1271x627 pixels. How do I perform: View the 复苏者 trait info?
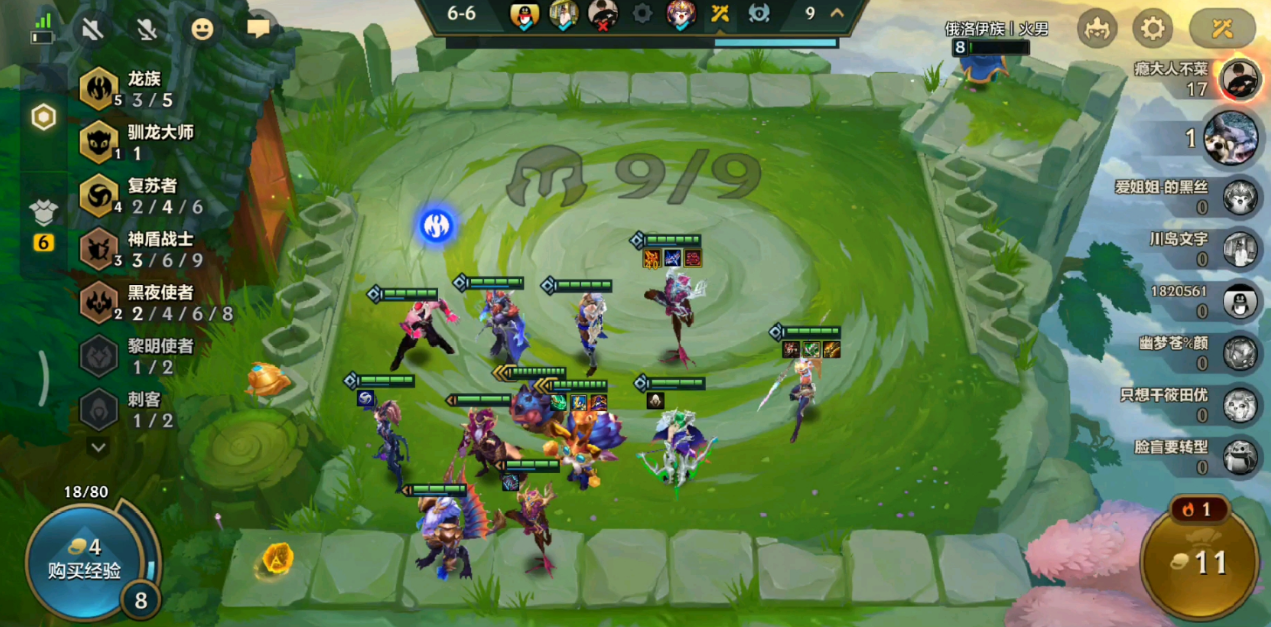[130, 195]
